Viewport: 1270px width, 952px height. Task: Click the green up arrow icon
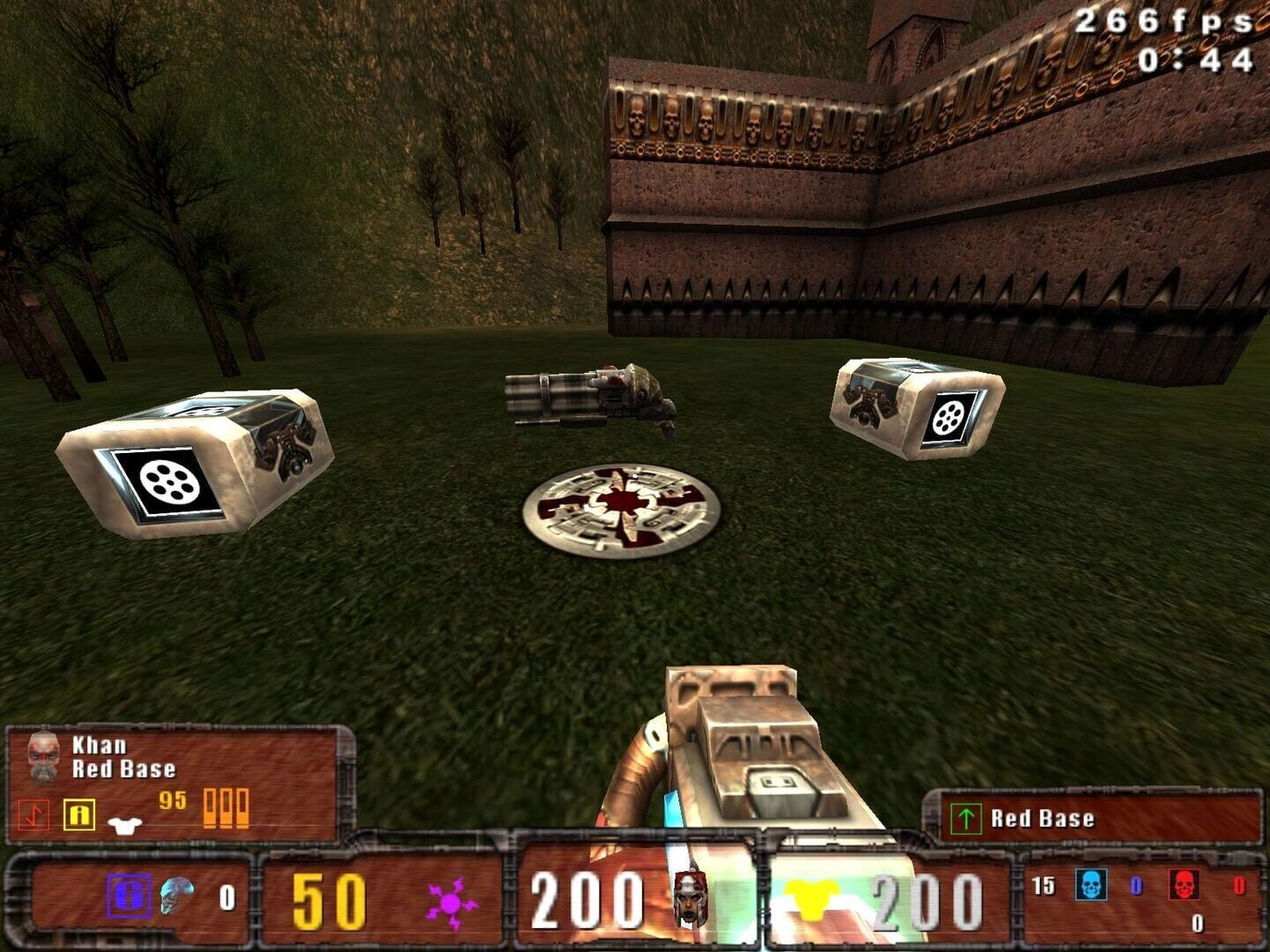(966, 819)
